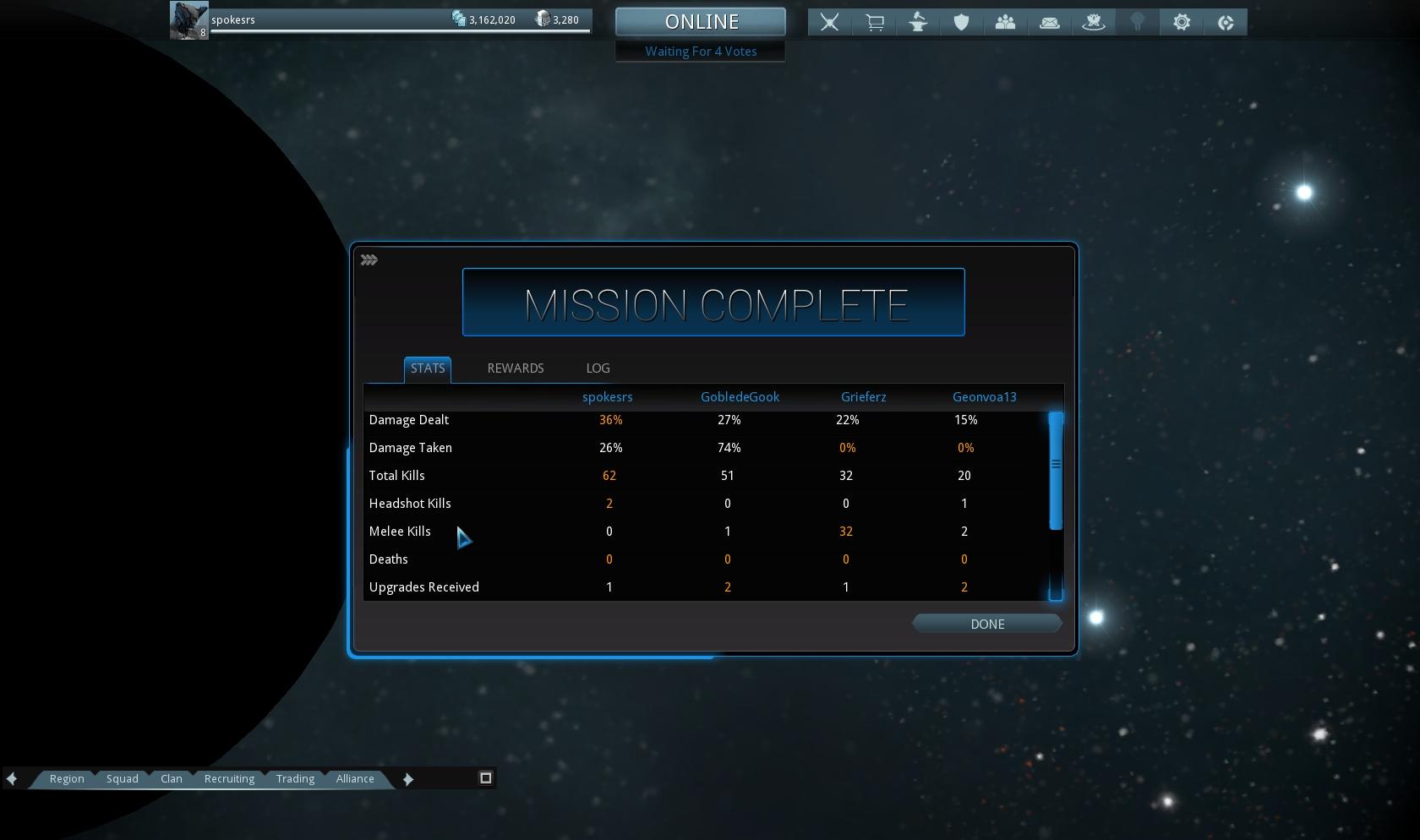This screenshot has width=1420, height=840.
Task: Switch to the REWARDS tab
Action: pos(515,368)
